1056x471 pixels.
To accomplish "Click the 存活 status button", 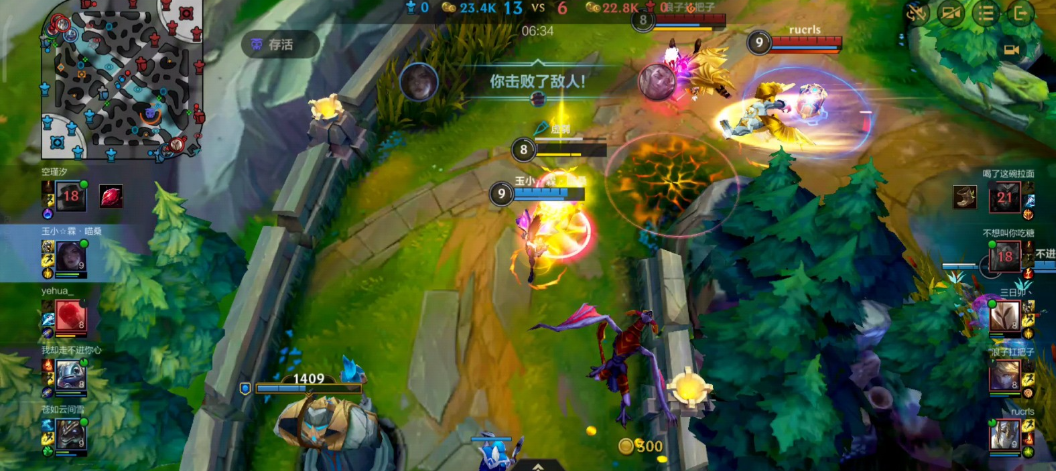I will (x=280, y=44).
